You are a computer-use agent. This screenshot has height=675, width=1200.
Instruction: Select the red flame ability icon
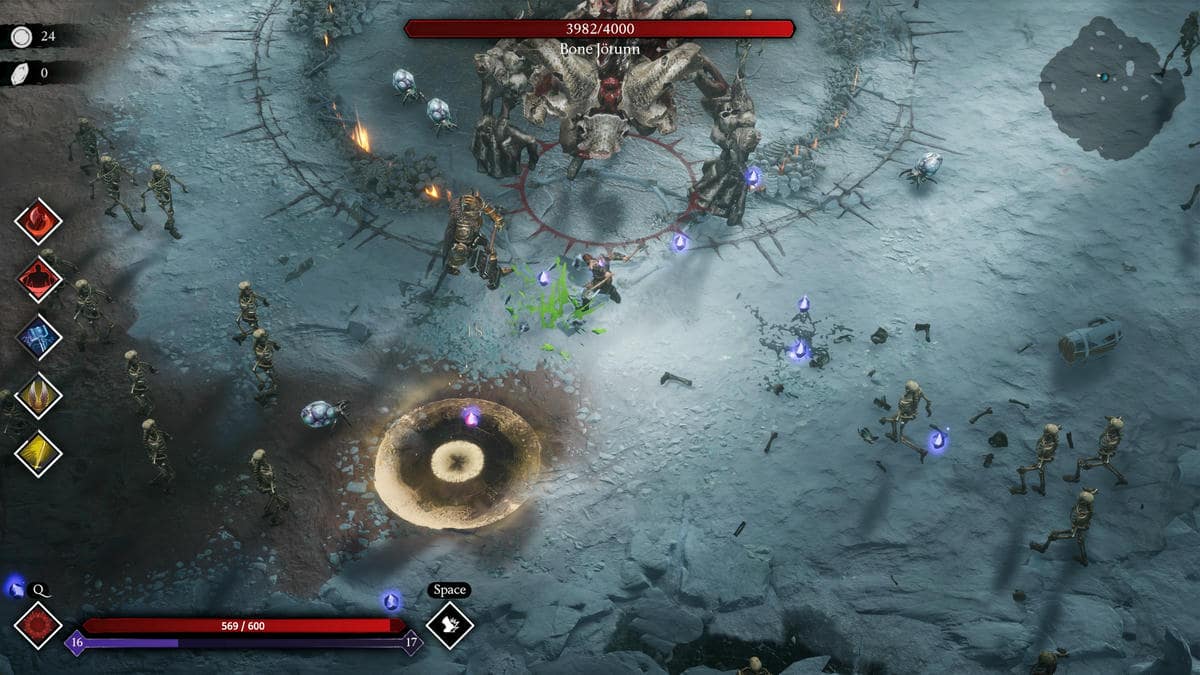[39, 221]
